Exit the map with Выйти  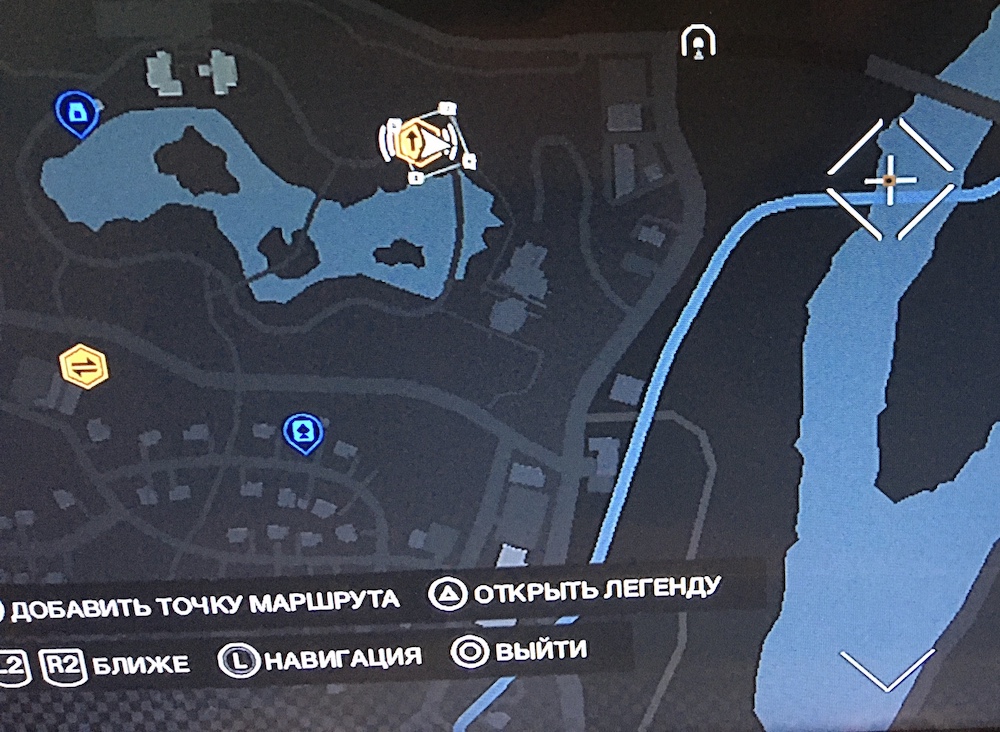(520, 652)
